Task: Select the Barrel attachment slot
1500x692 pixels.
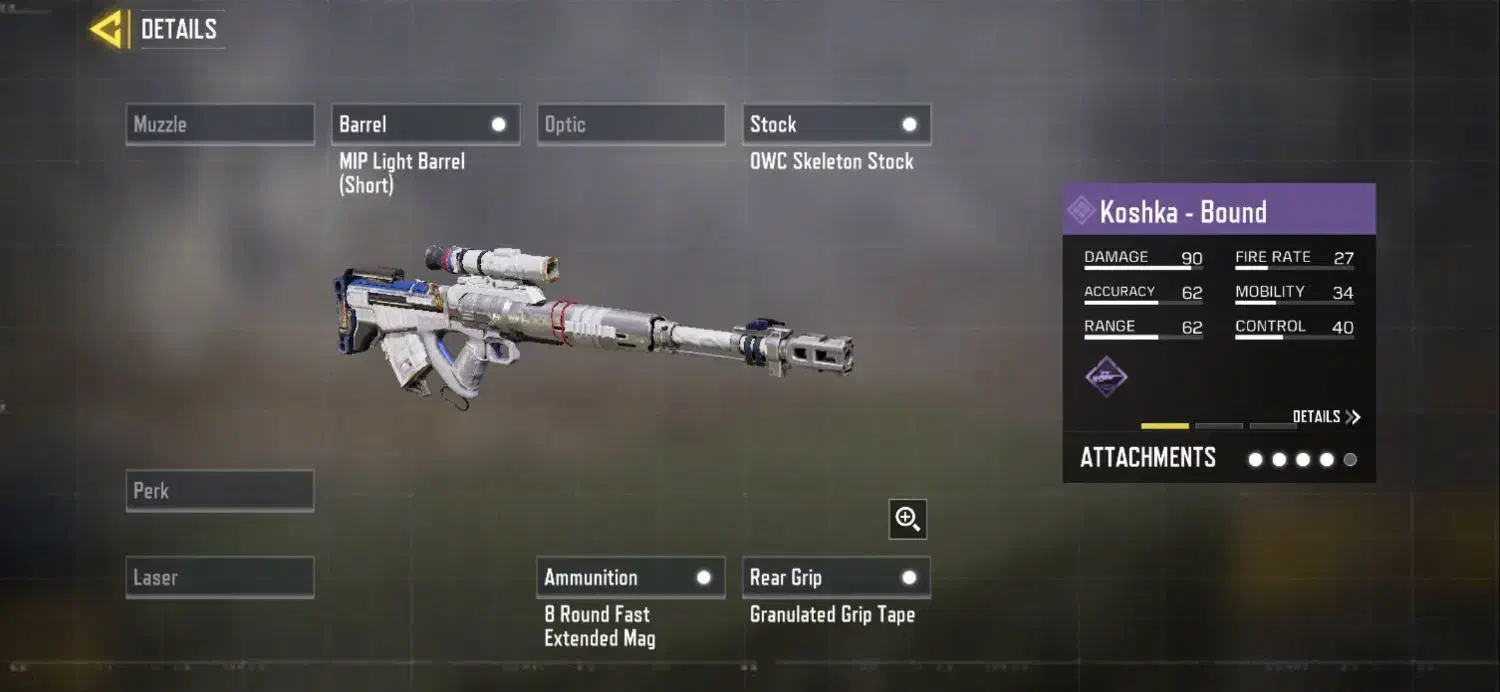Action: click(x=425, y=125)
